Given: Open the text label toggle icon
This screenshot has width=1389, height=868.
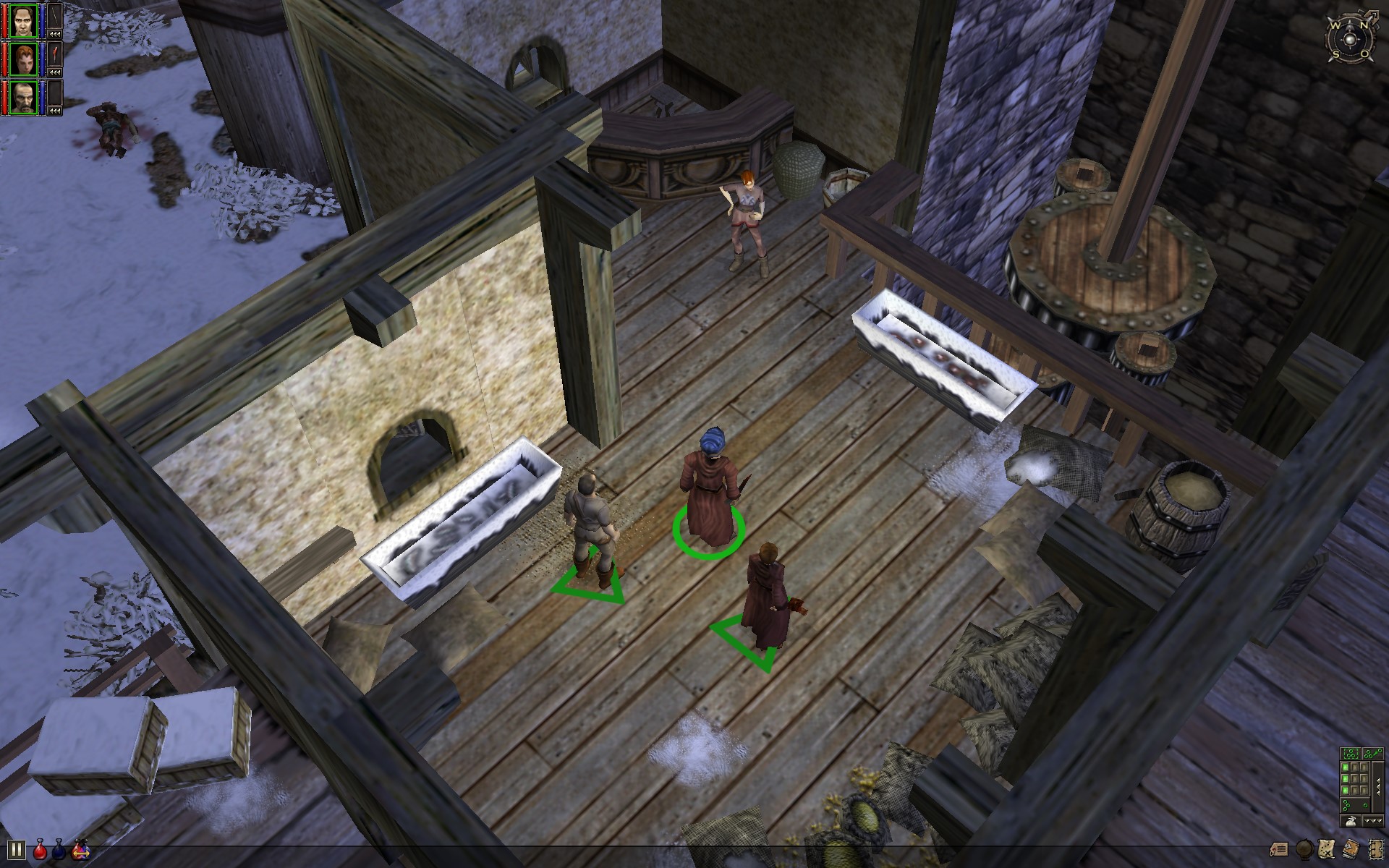Looking at the screenshot, I should pyautogui.click(x=1280, y=848).
